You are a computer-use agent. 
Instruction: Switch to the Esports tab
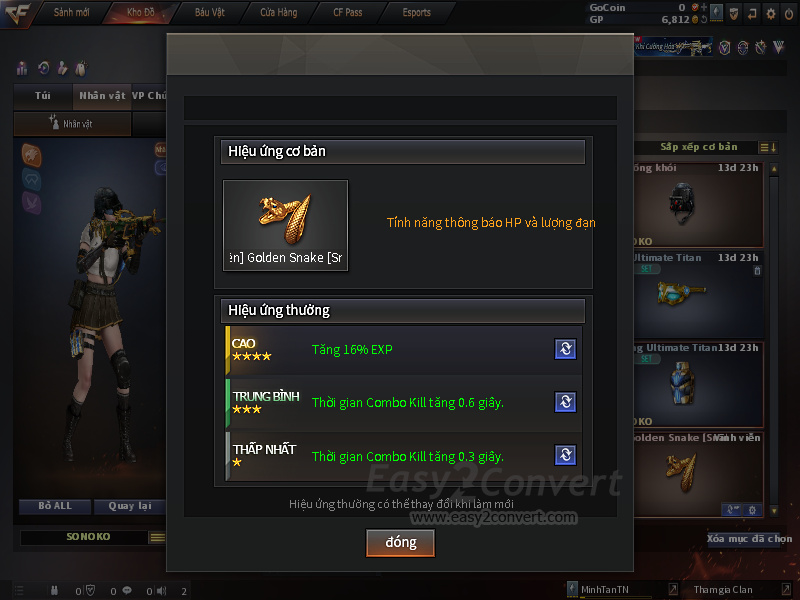click(416, 13)
